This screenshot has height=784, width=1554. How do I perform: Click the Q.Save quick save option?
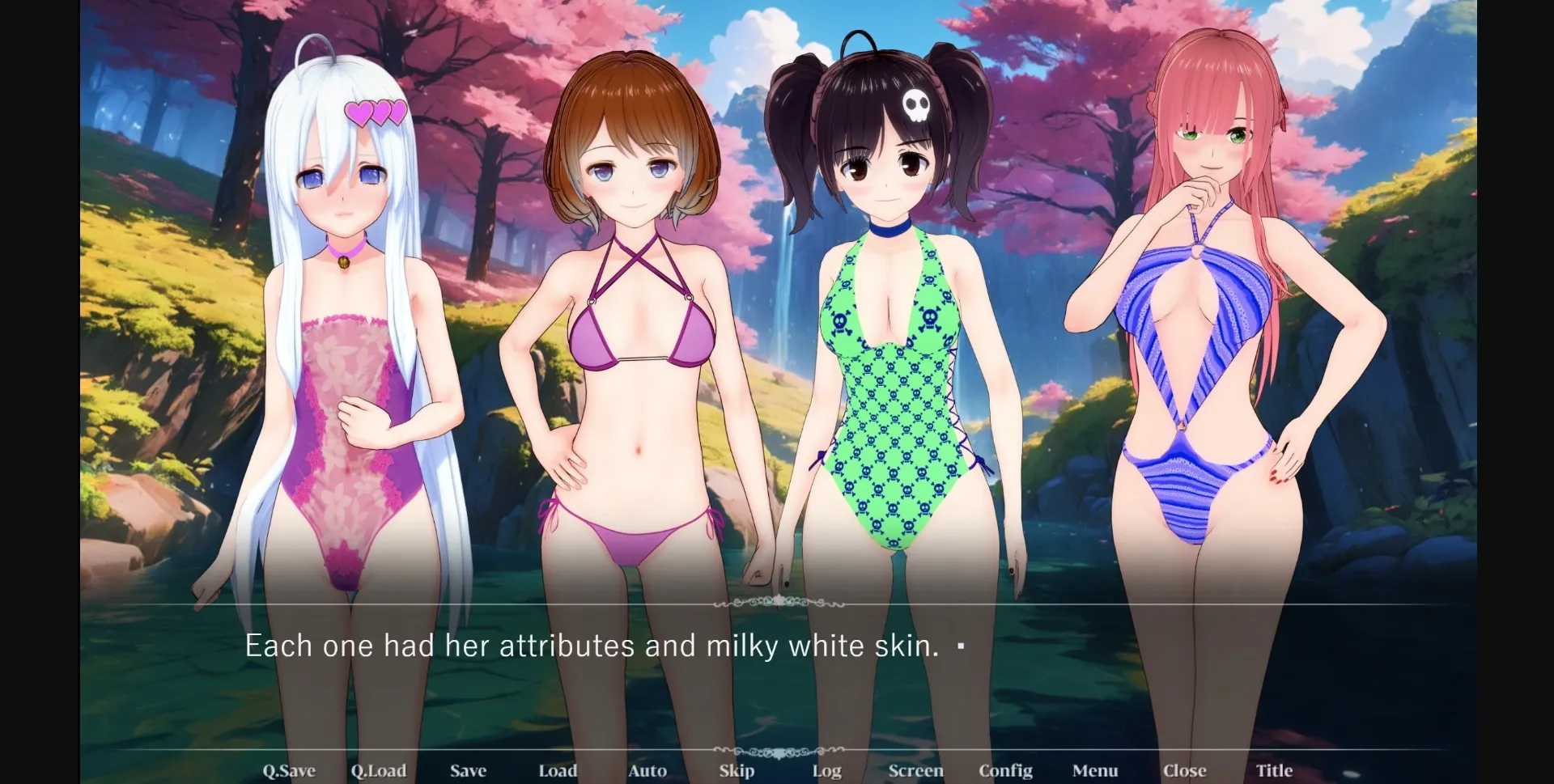[x=289, y=771]
